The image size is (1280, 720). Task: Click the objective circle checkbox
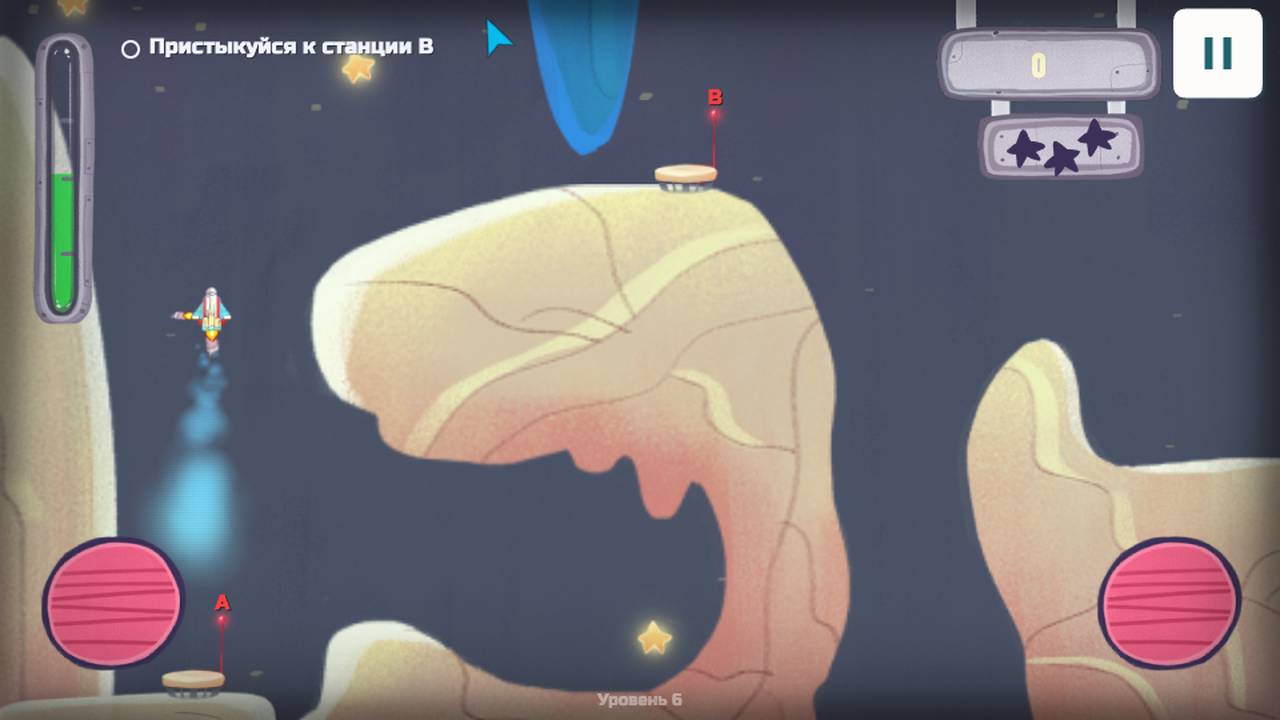129,46
